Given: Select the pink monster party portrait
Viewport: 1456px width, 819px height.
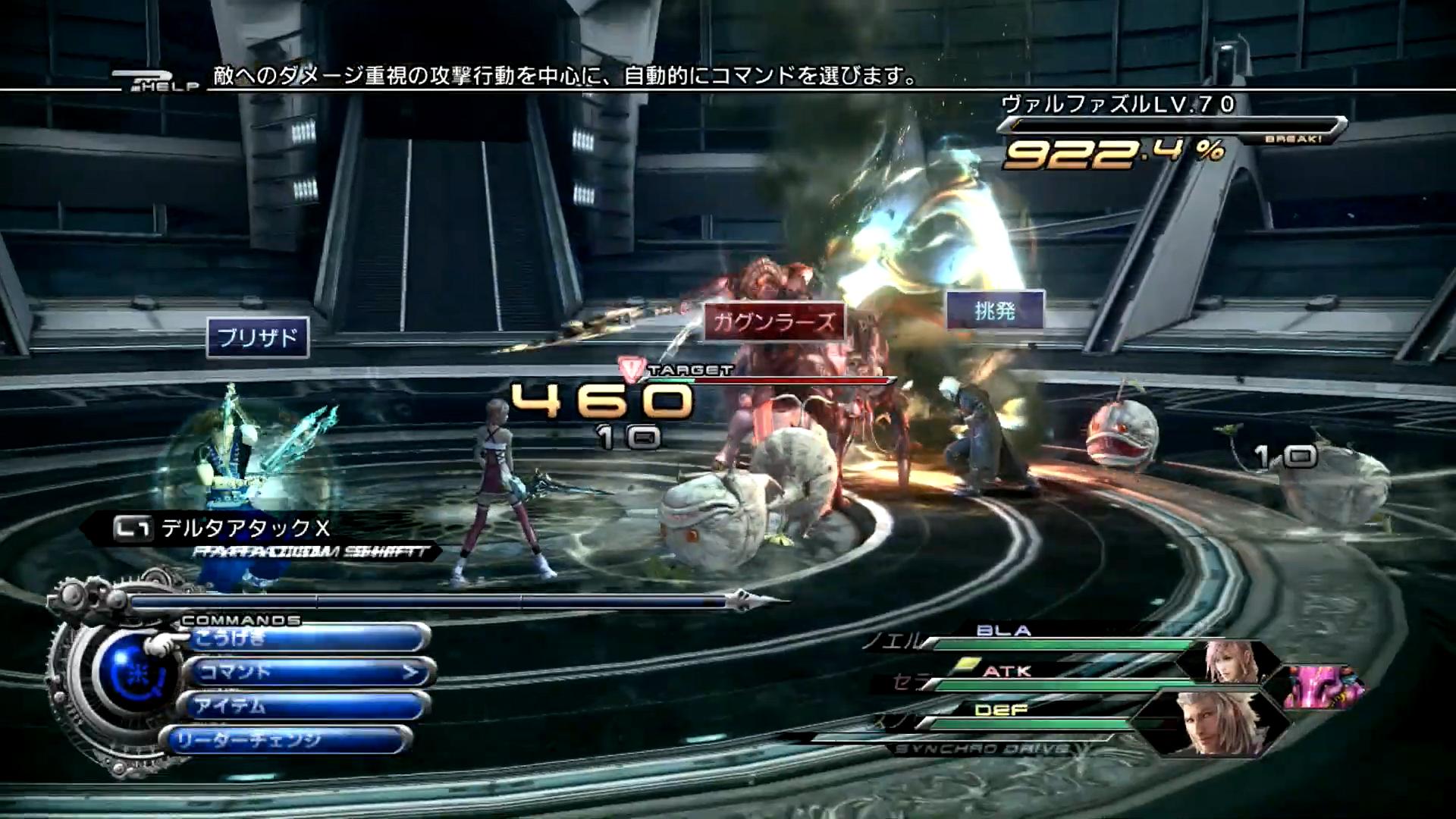Looking at the screenshot, I should [1322, 685].
